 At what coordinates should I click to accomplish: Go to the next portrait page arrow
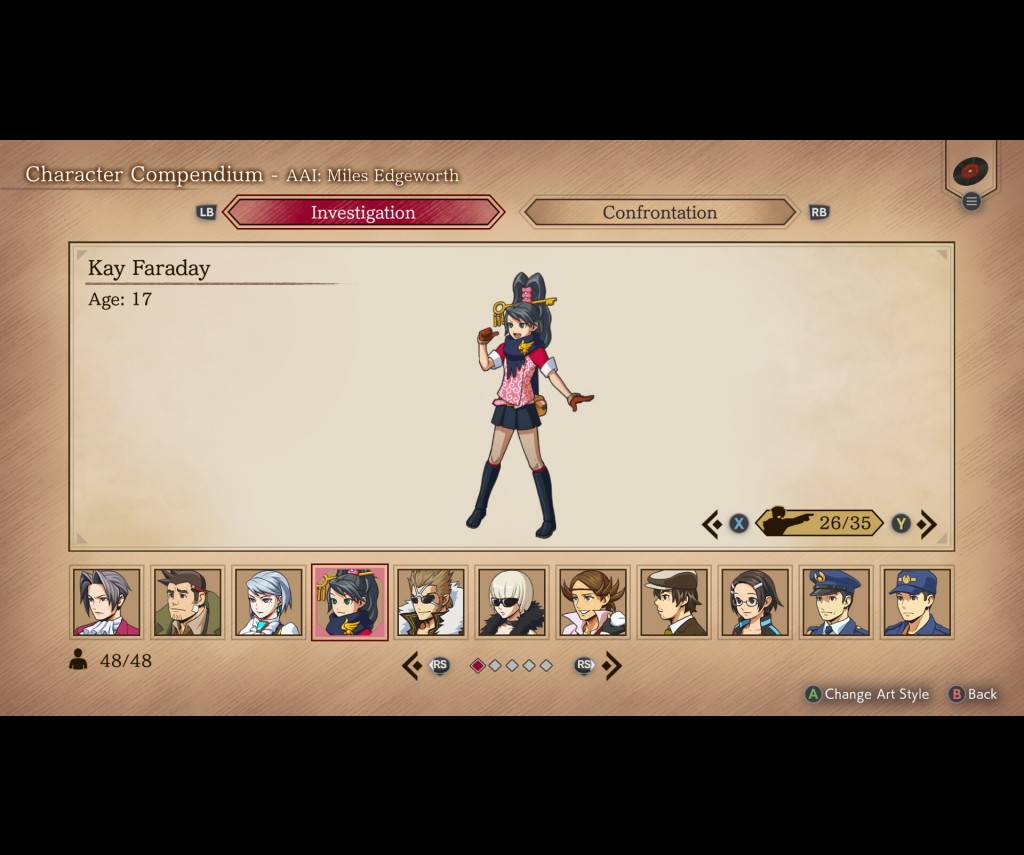click(613, 665)
